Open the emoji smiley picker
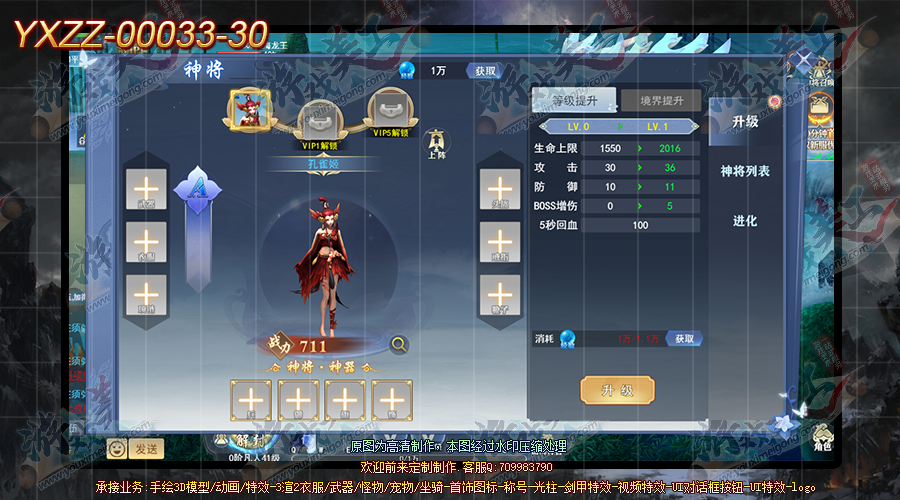This screenshot has height=500, width=900. (x=117, y=448)
